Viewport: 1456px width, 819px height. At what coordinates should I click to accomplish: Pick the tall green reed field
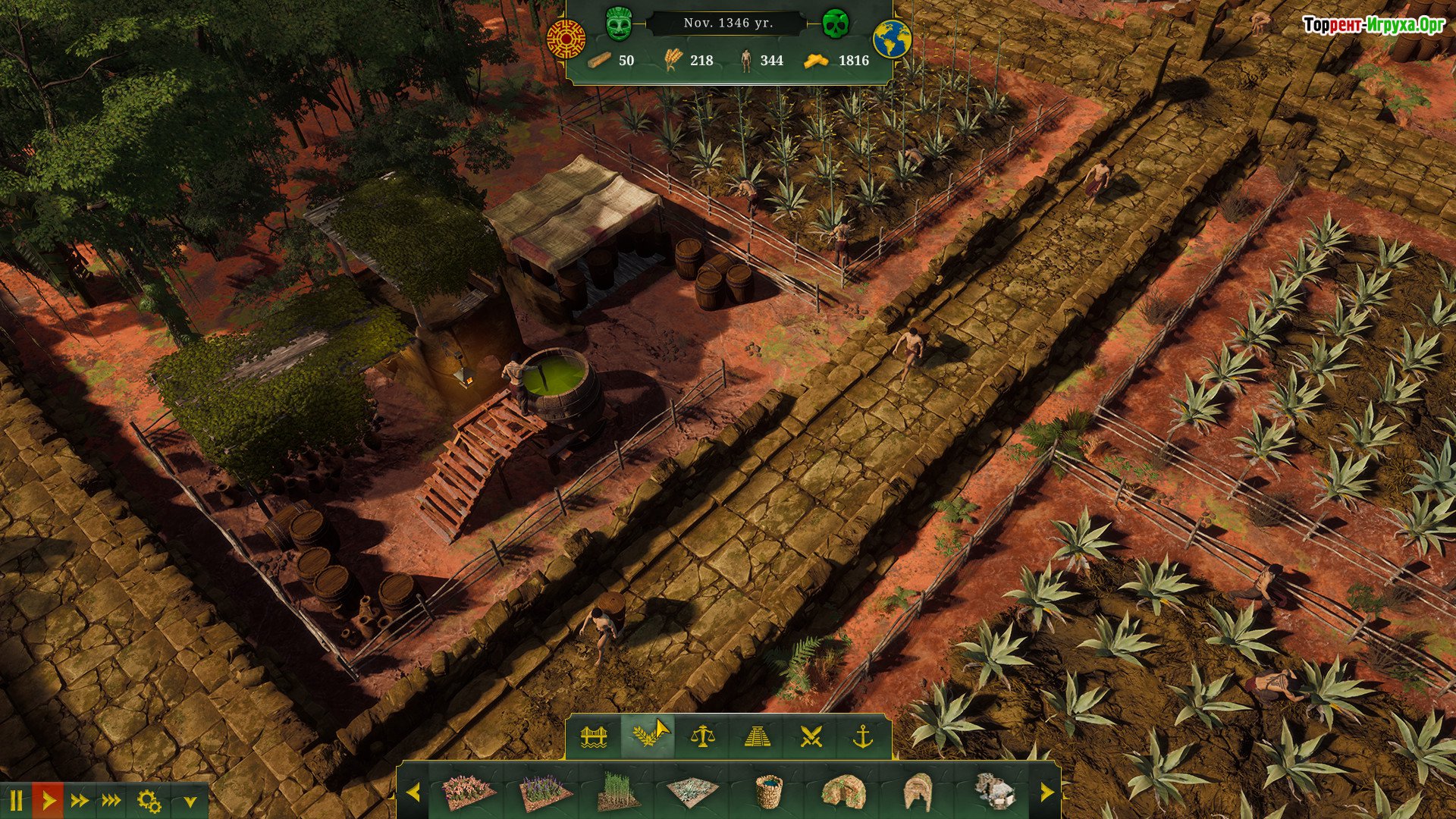[x=619, y=792]
